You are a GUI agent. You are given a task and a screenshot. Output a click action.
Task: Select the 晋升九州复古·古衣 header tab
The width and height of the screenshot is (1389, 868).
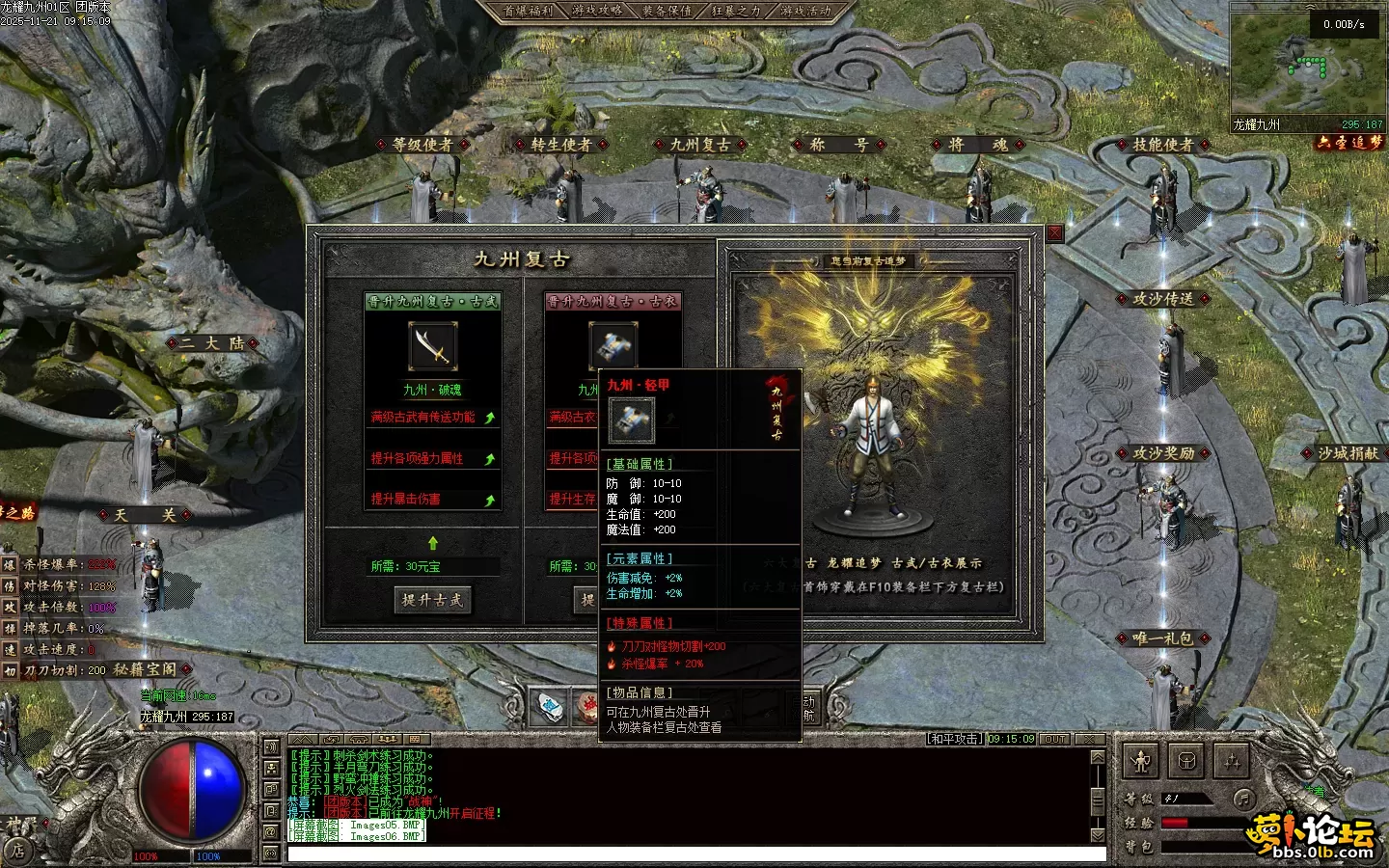(613, 301)
